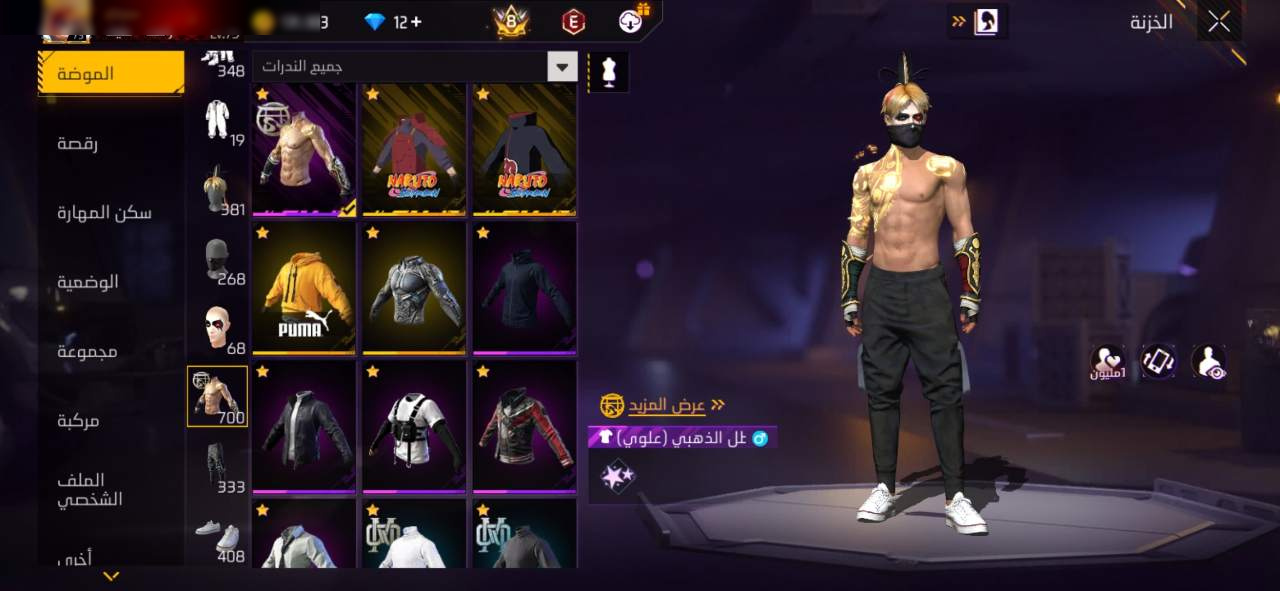Choose the red Naruto Shippuden outfit top

(414, 150)
